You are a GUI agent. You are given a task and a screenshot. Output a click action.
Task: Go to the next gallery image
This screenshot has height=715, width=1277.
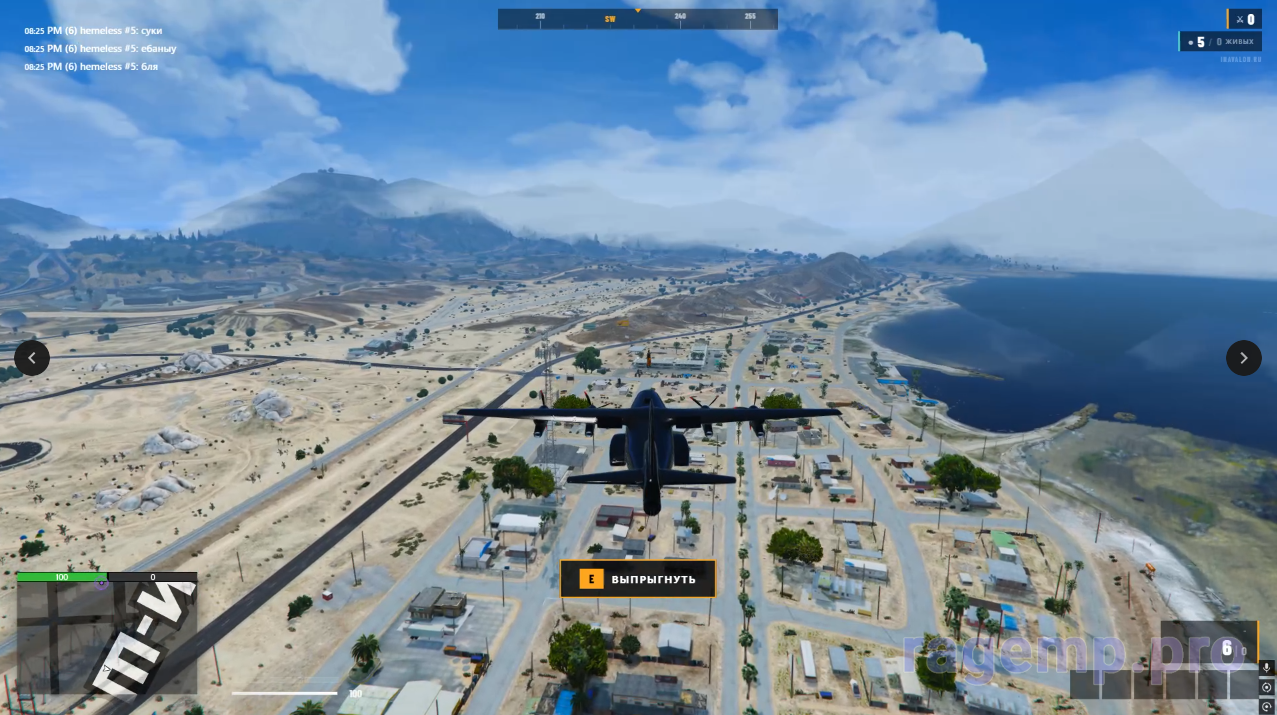1243,357
